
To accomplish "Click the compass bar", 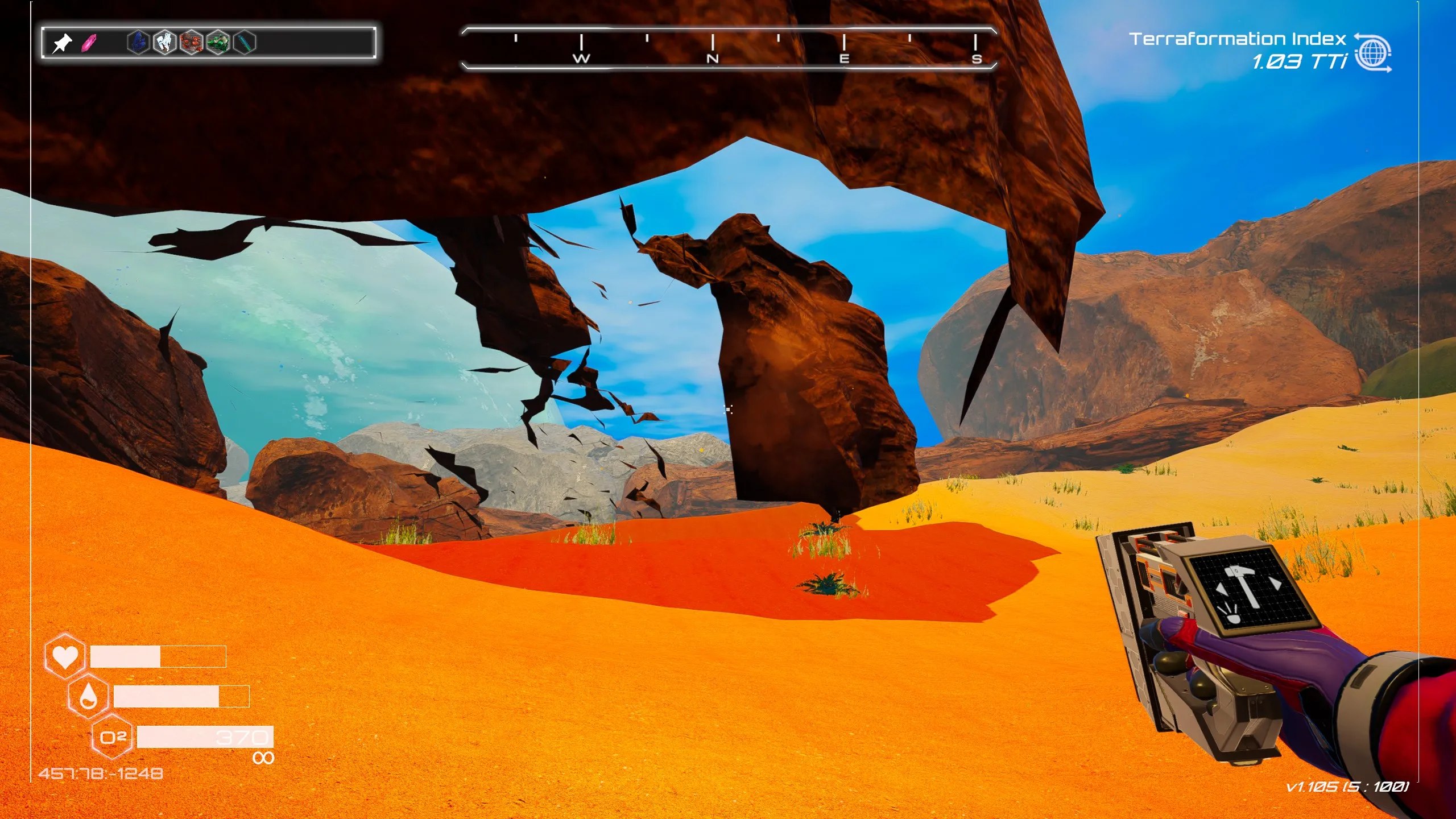I will 729,48.
